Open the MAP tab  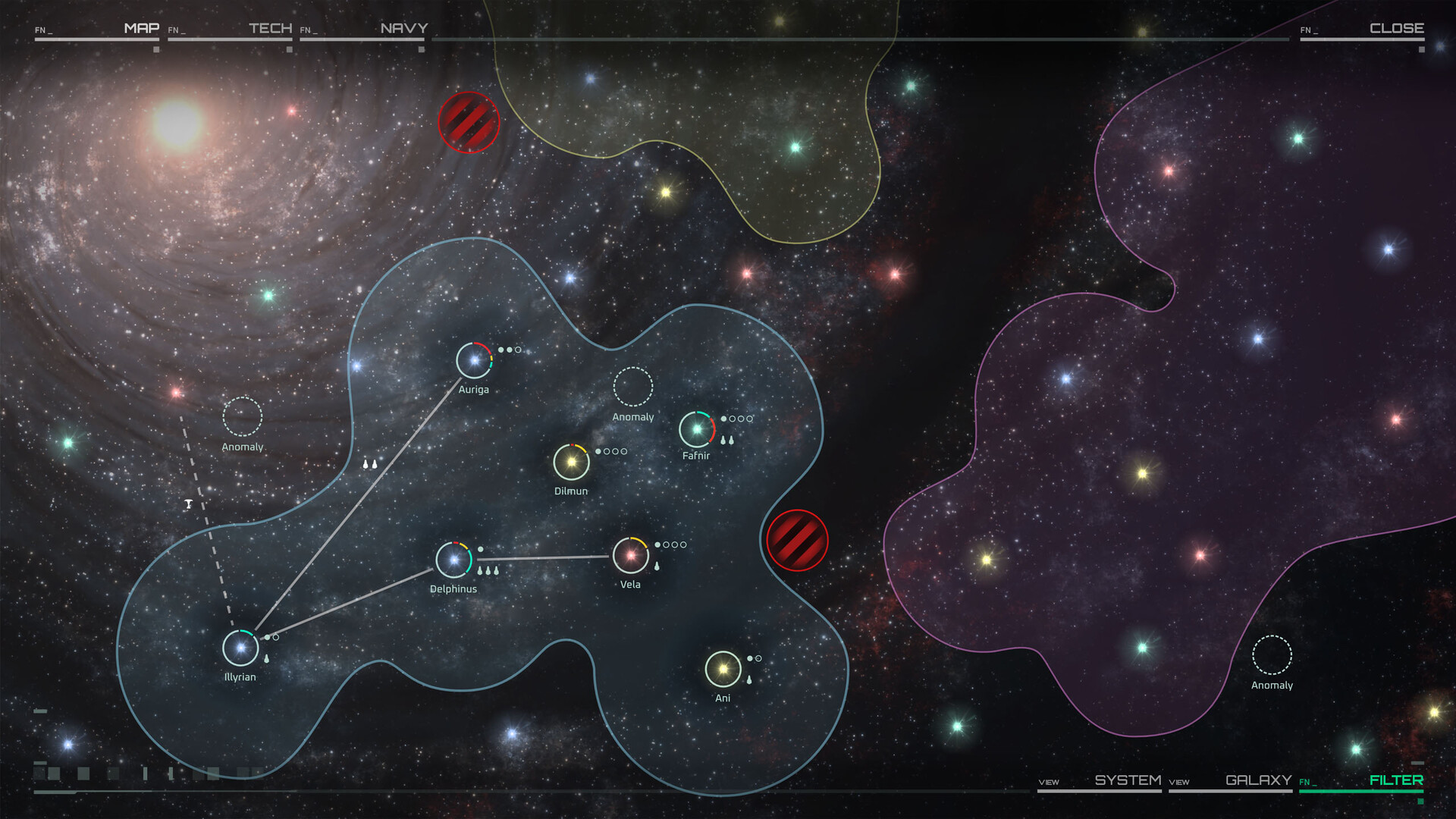141,29
